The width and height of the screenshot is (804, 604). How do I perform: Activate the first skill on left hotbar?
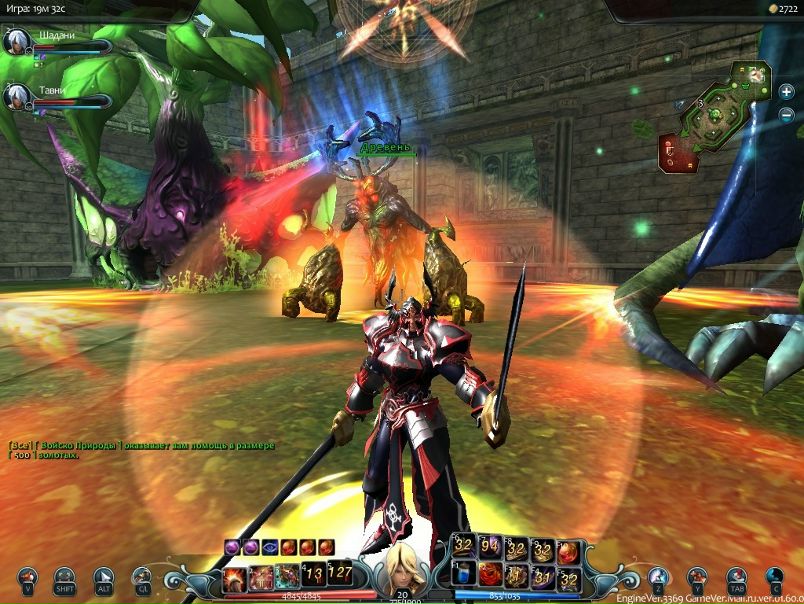(x=236, y=574)
